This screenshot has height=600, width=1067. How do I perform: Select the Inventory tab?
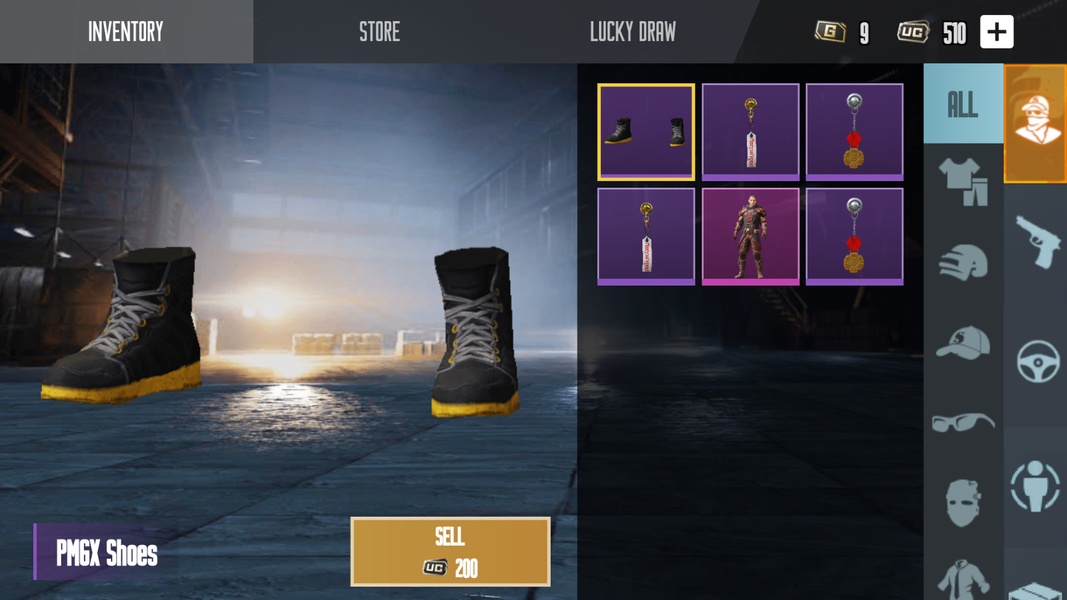(126, 32)
